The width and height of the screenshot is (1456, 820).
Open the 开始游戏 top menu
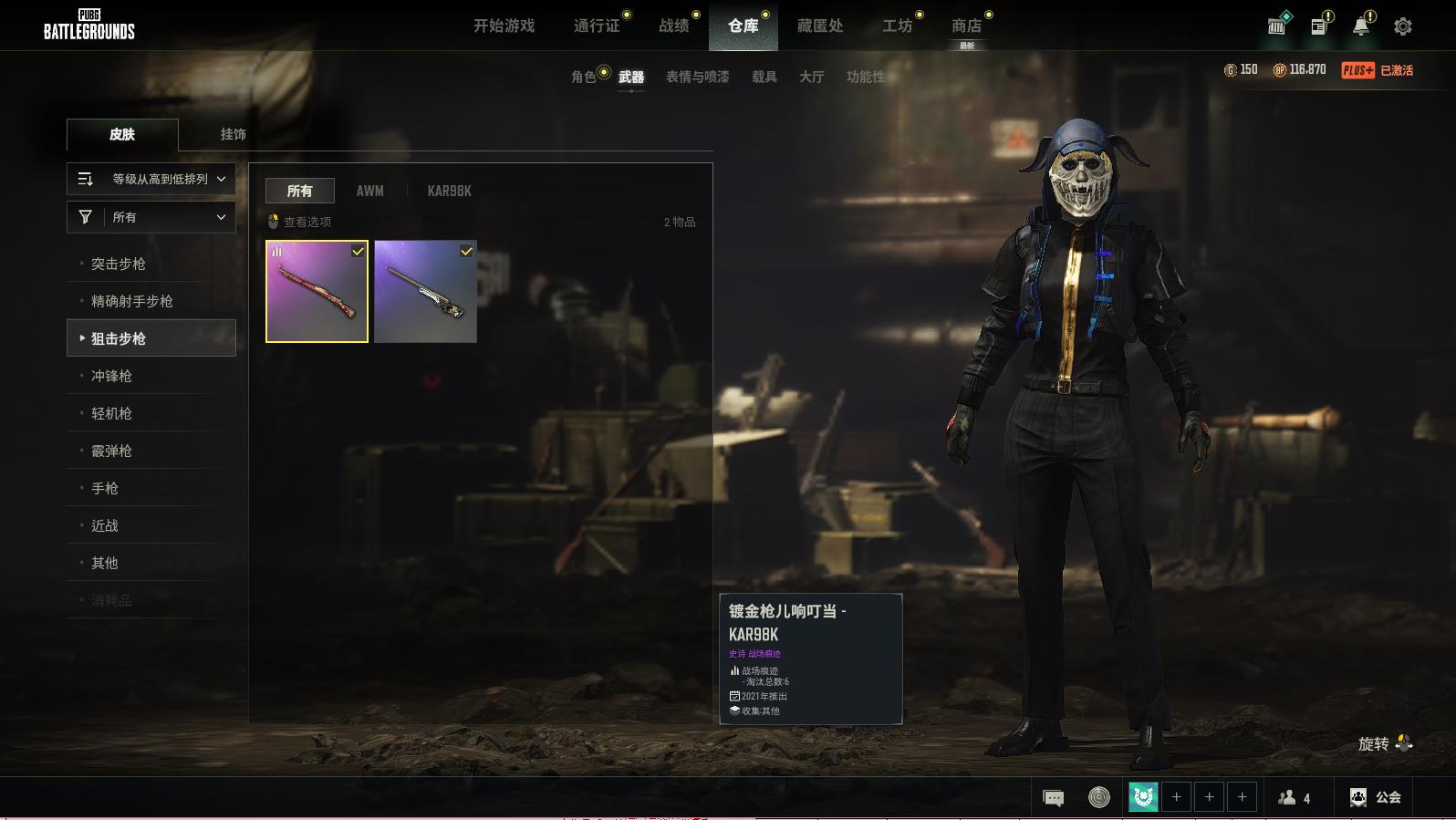point(504,26)
